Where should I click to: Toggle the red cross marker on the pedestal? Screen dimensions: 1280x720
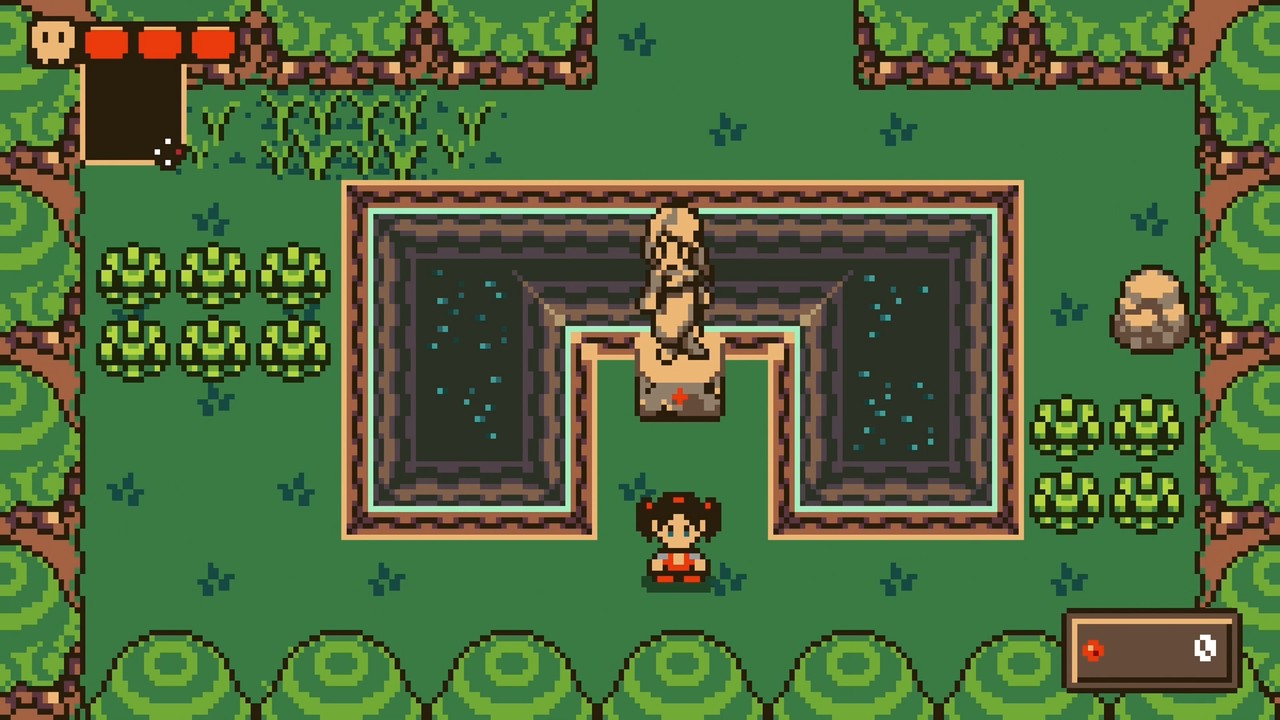point(678,396)
